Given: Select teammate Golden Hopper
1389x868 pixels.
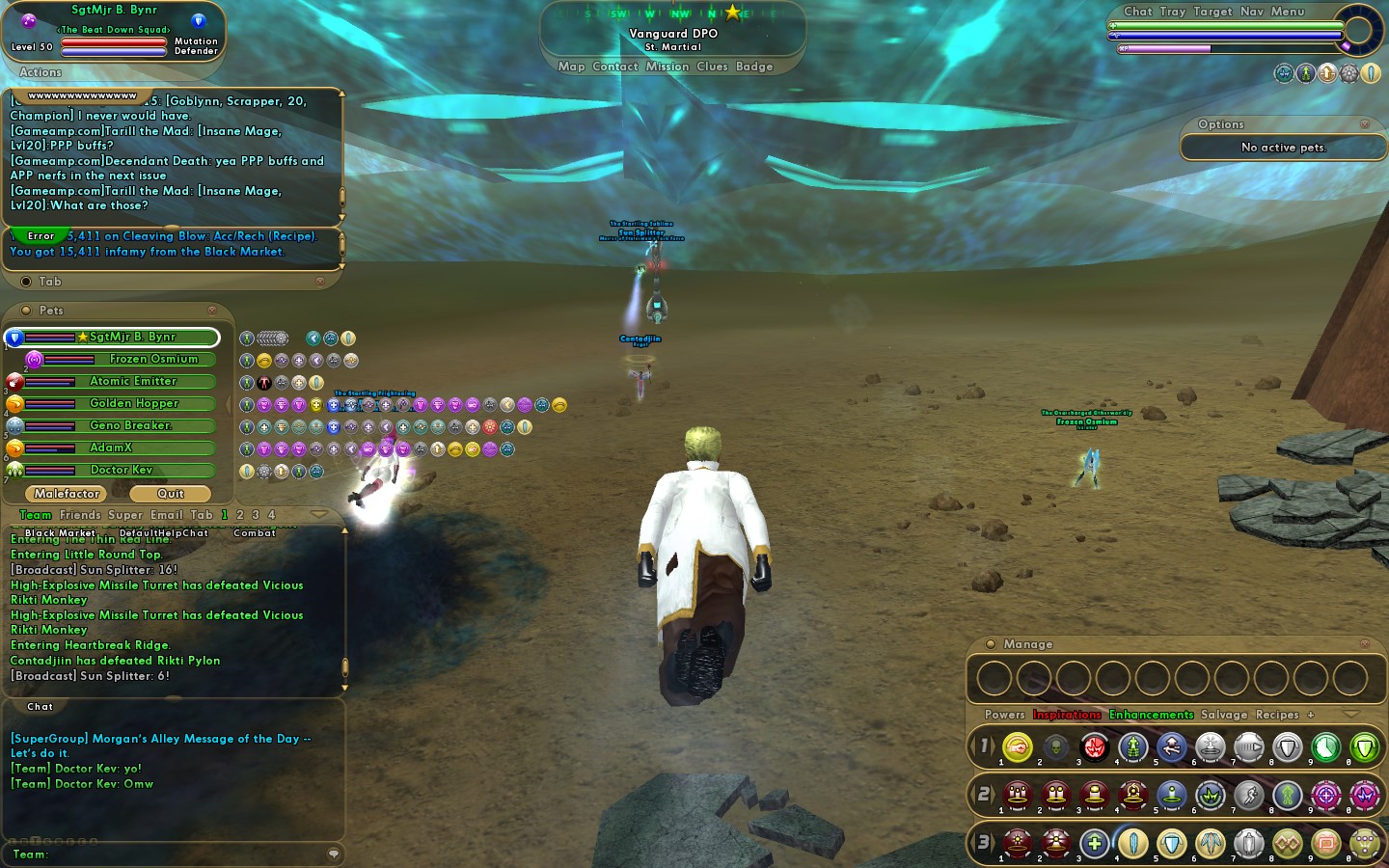Looking at the screenshot, I should (133, 403).
